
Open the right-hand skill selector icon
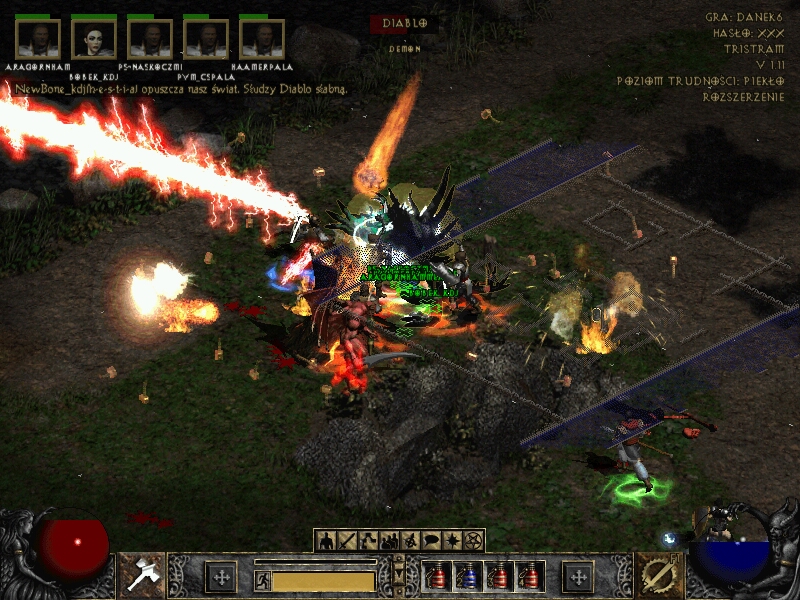click(659, 575)
